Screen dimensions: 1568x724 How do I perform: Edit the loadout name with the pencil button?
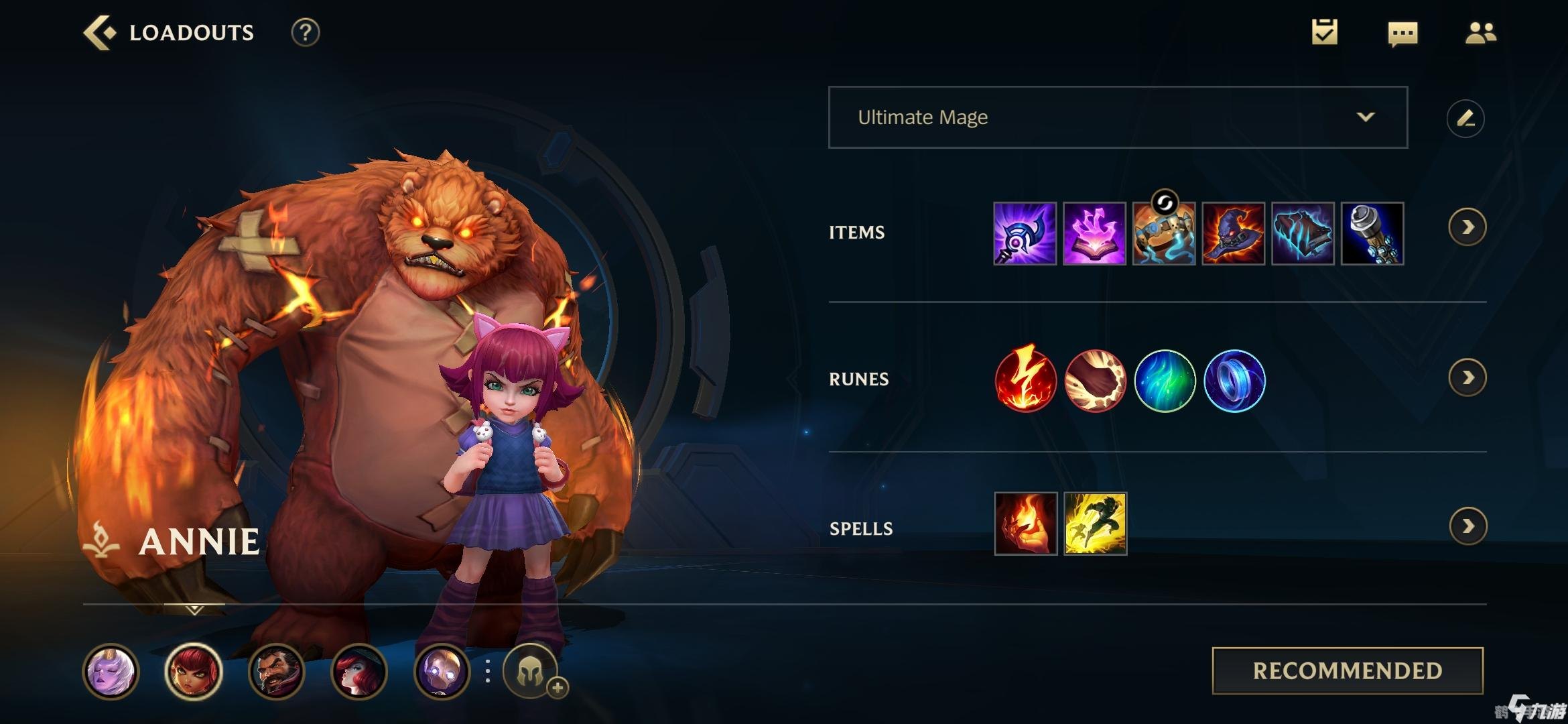point(1465,119)
